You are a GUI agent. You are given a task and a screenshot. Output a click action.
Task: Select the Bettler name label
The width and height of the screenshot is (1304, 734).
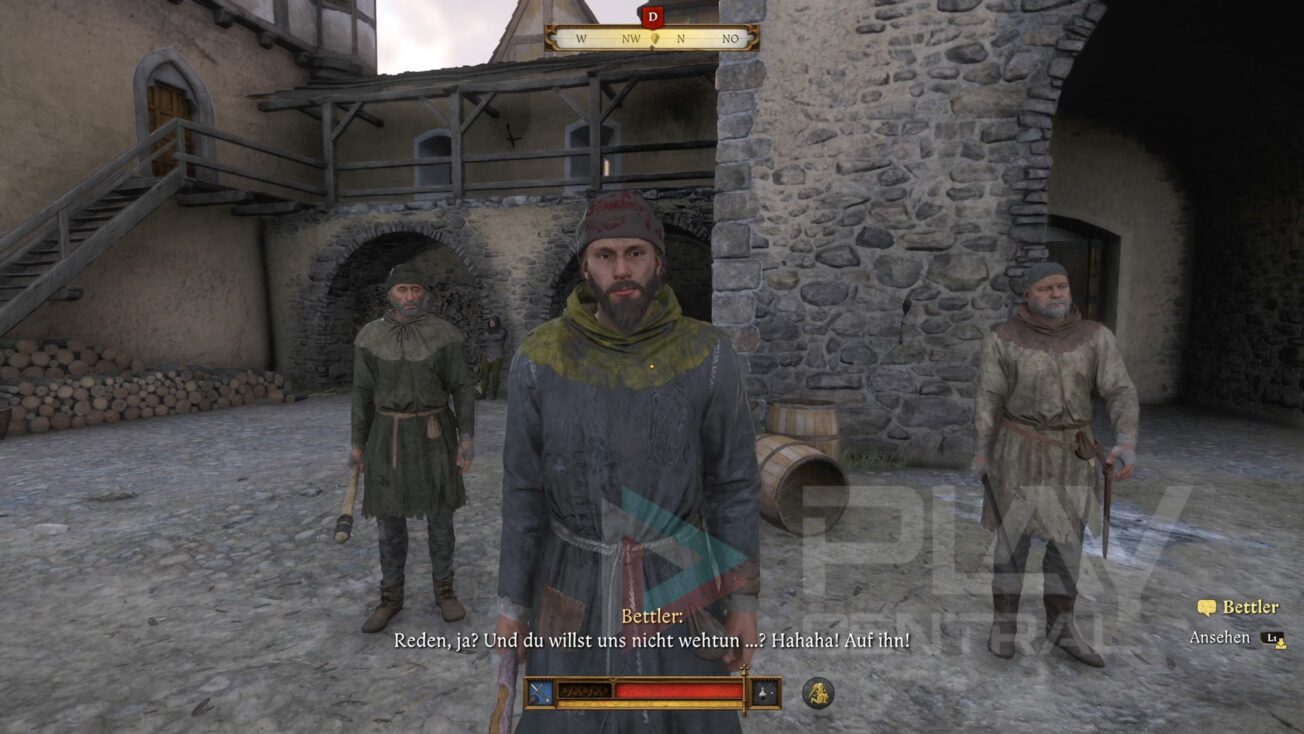coord(1250,606)
